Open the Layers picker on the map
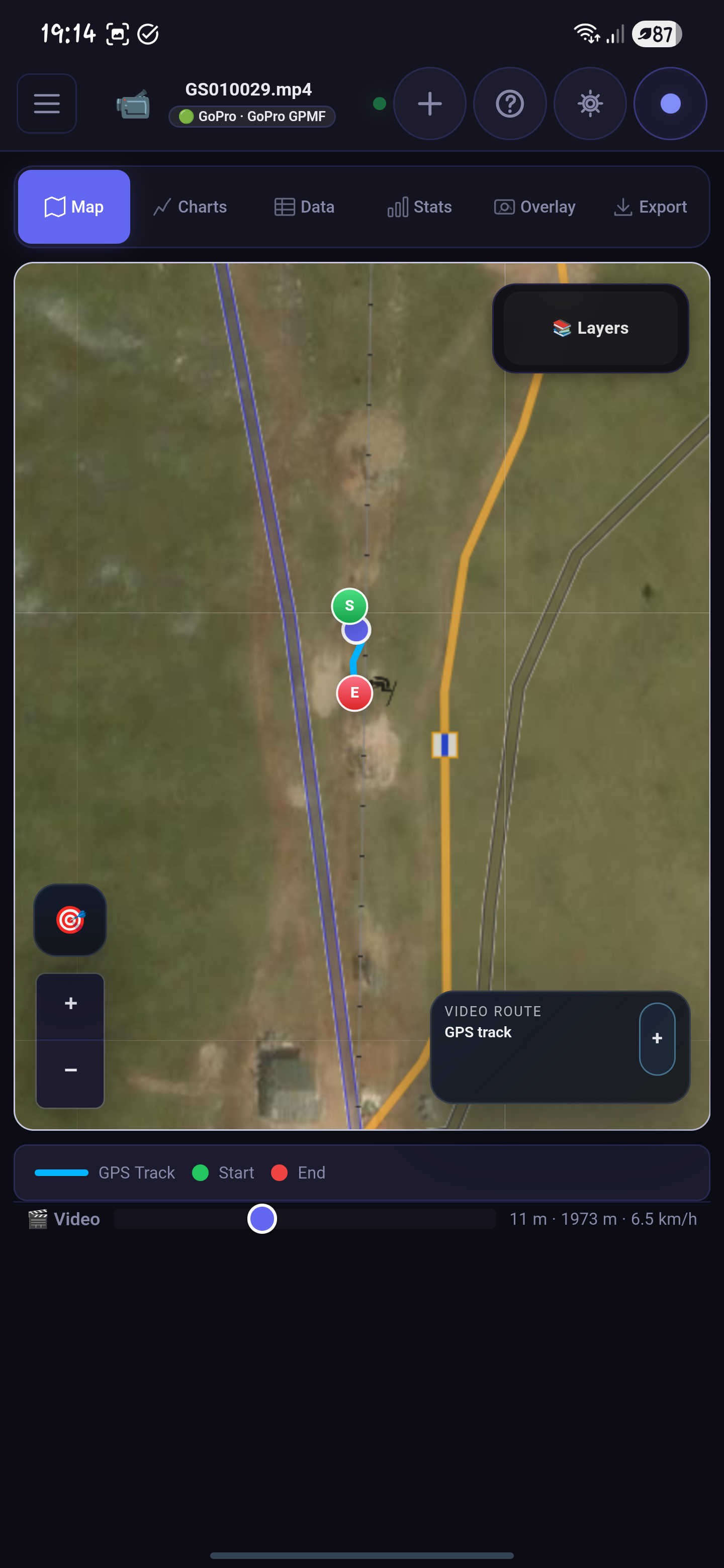This screenshot has height=1568, width=724. (x=590, y=328)
